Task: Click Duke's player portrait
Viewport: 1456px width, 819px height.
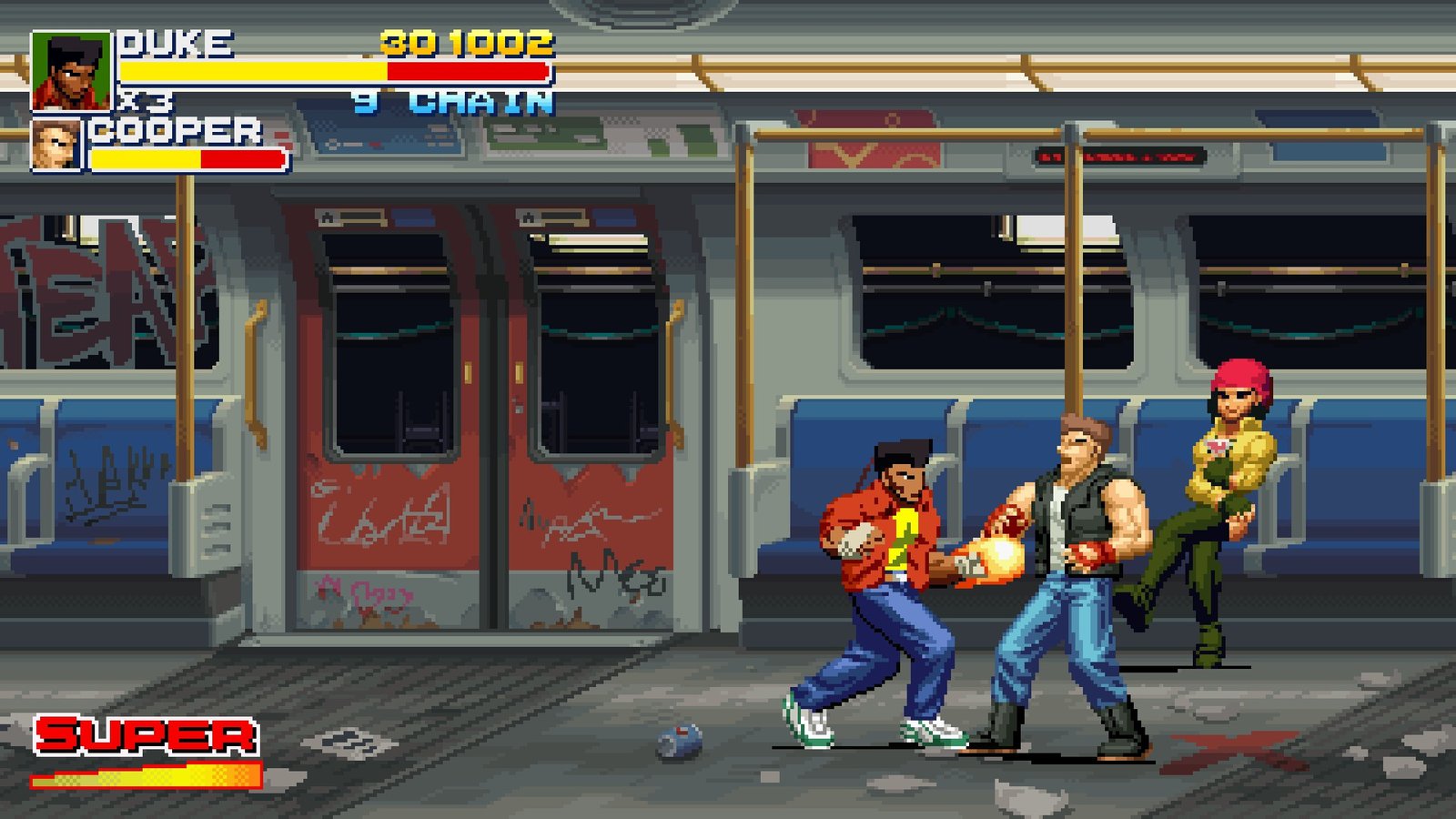Action: pos(70,71)
